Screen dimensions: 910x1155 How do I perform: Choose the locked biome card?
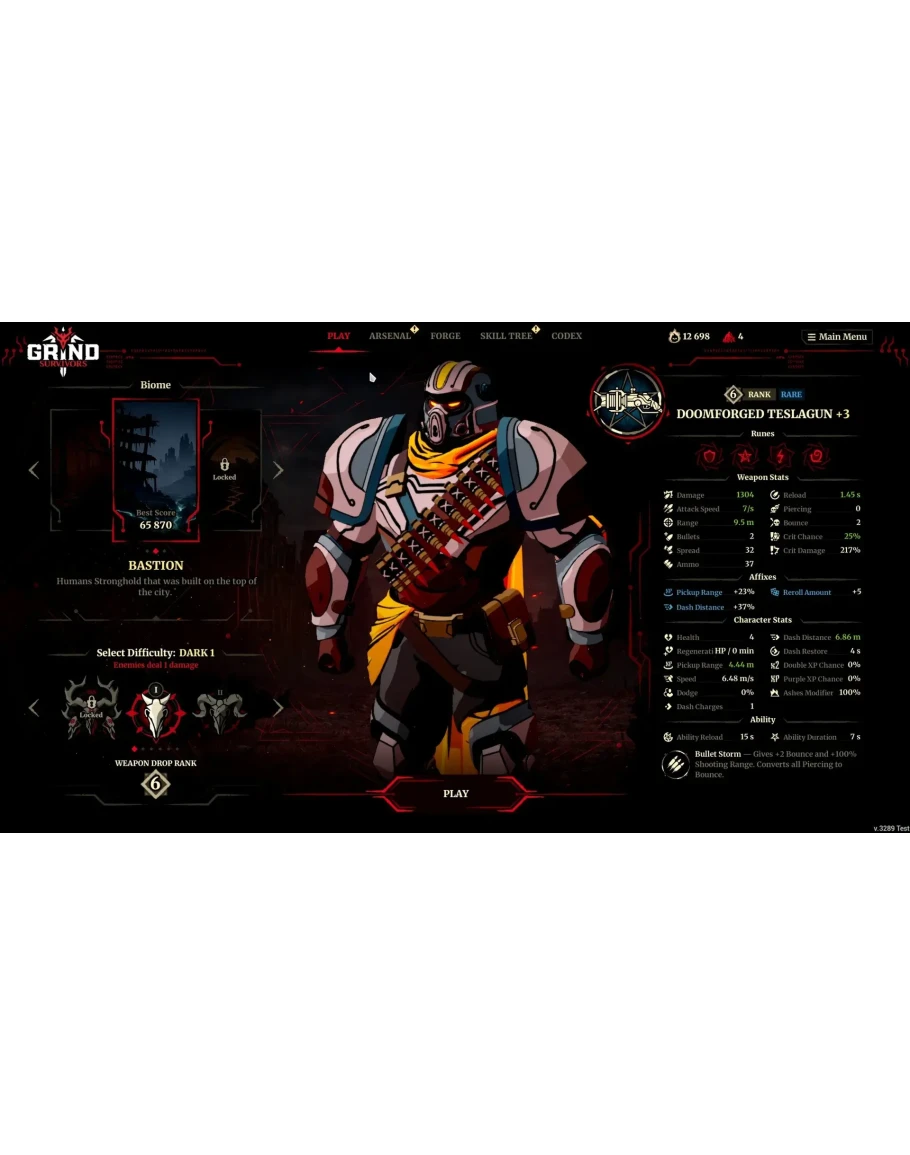point(230,468)
